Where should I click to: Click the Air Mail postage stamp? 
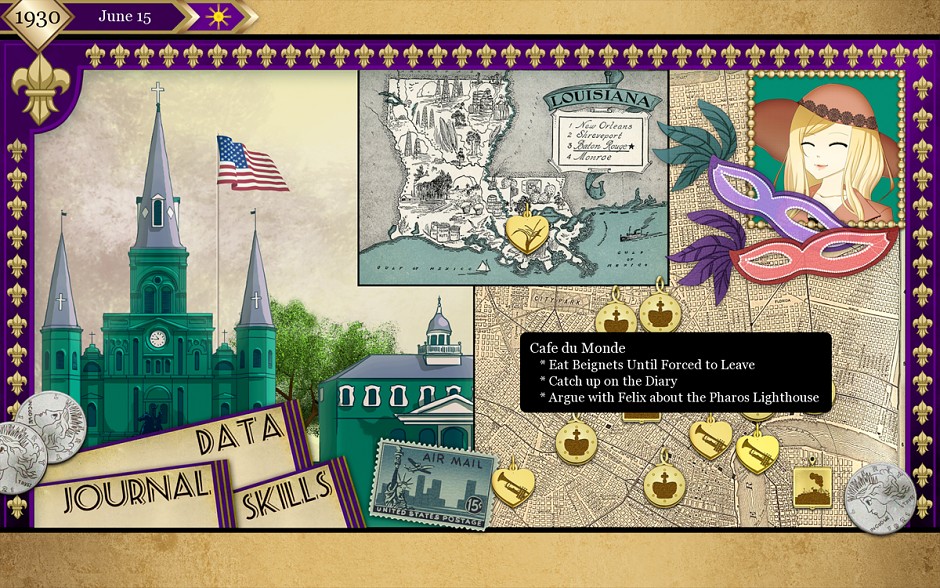click(430, 486)
